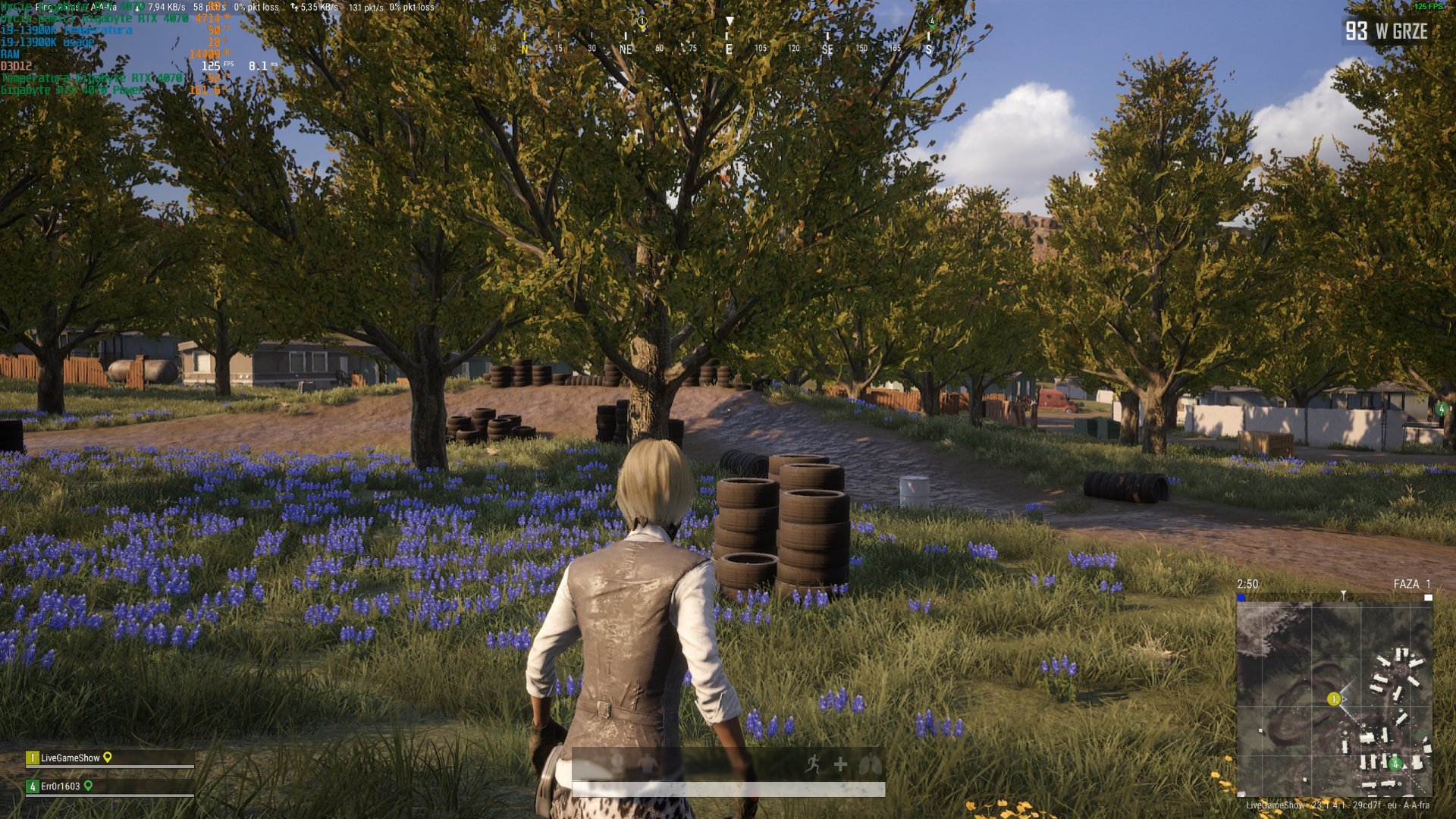Click the running man status icon

click(813, 764)
